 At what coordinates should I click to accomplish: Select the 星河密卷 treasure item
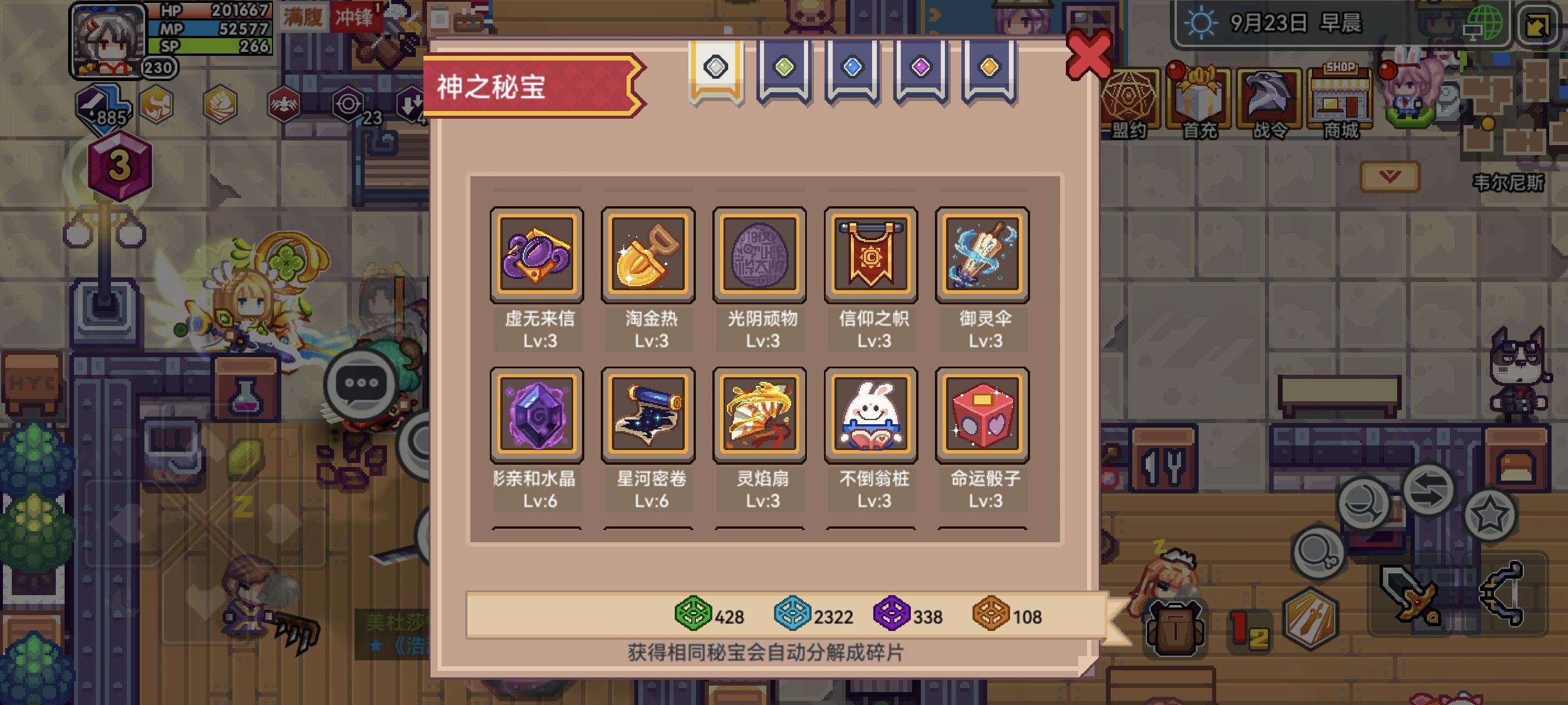click(x=649, y=414)
